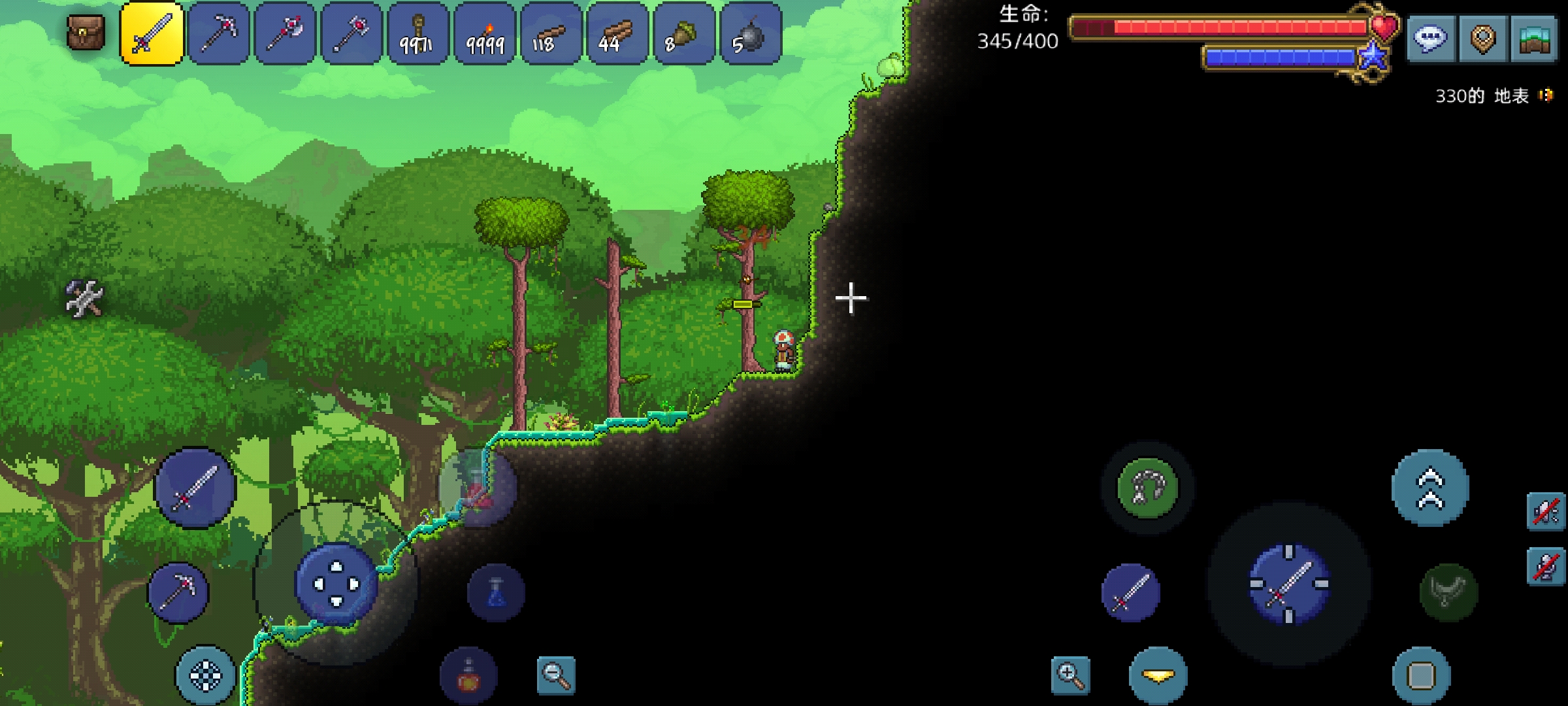1568x706 pixels.
Task: Fire the green grappling hook button
Action: pyautogui.click(x=1147, y=488)
